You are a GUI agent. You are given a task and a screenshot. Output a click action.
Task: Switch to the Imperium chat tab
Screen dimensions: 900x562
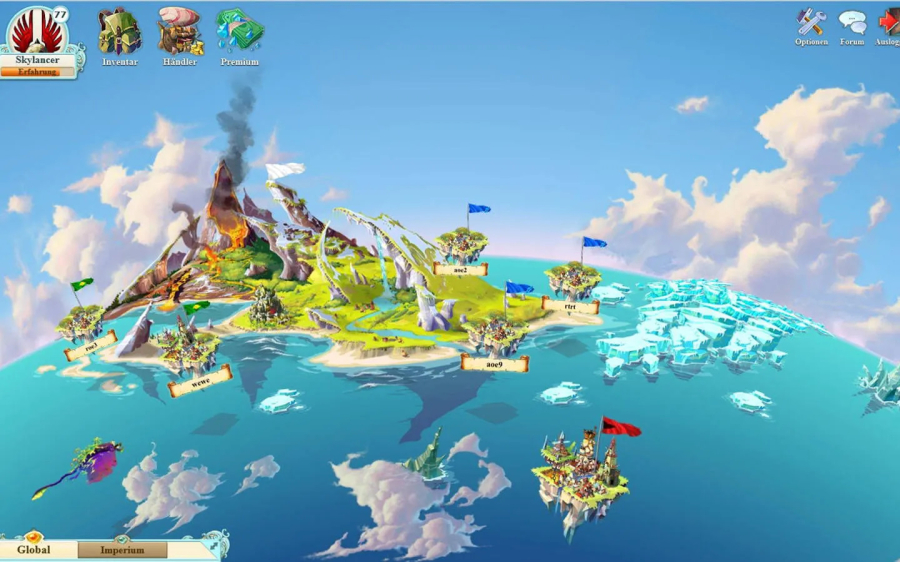pyautogui.click(x=122, y=550)
